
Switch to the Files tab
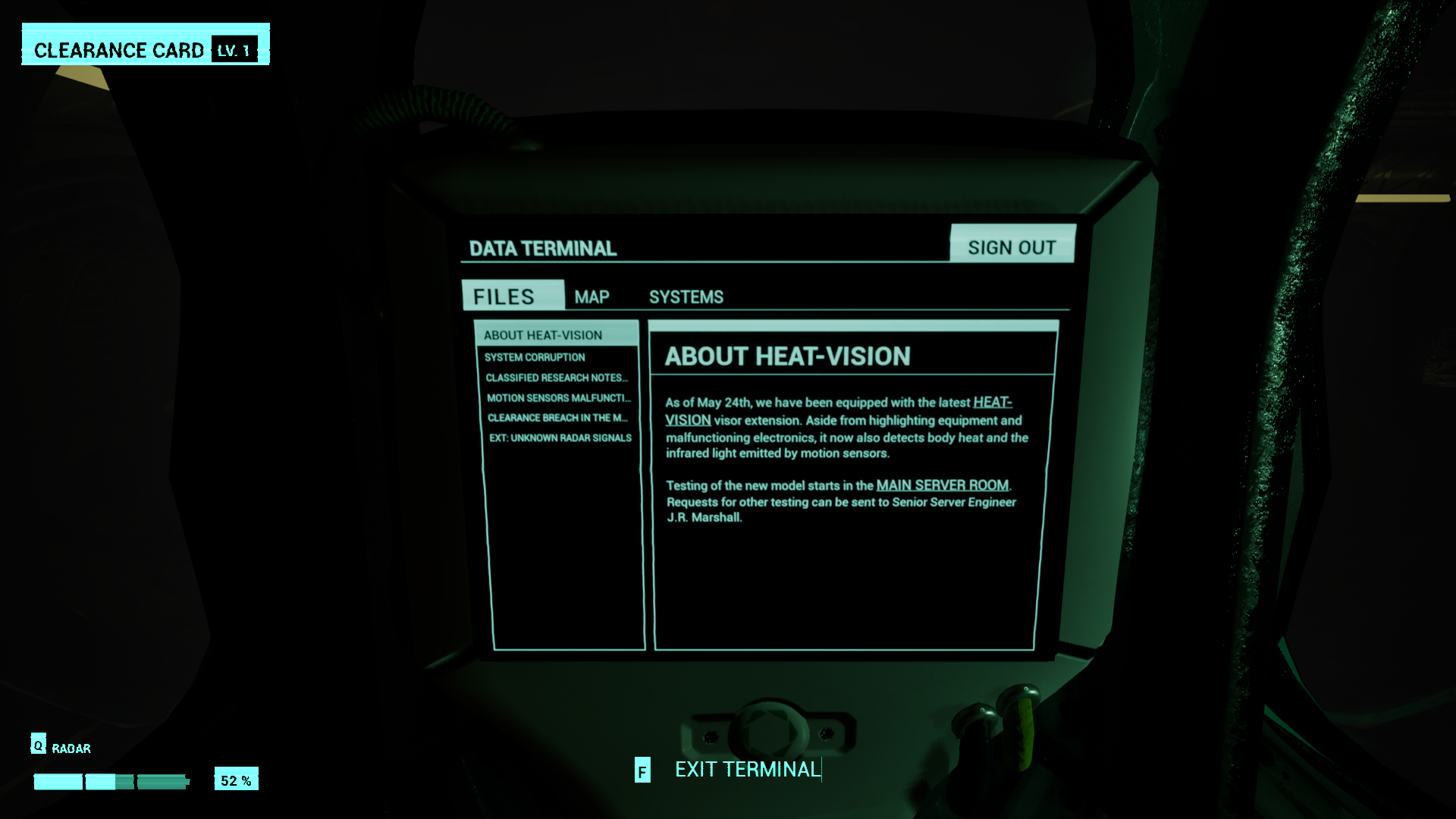point(504,297)
